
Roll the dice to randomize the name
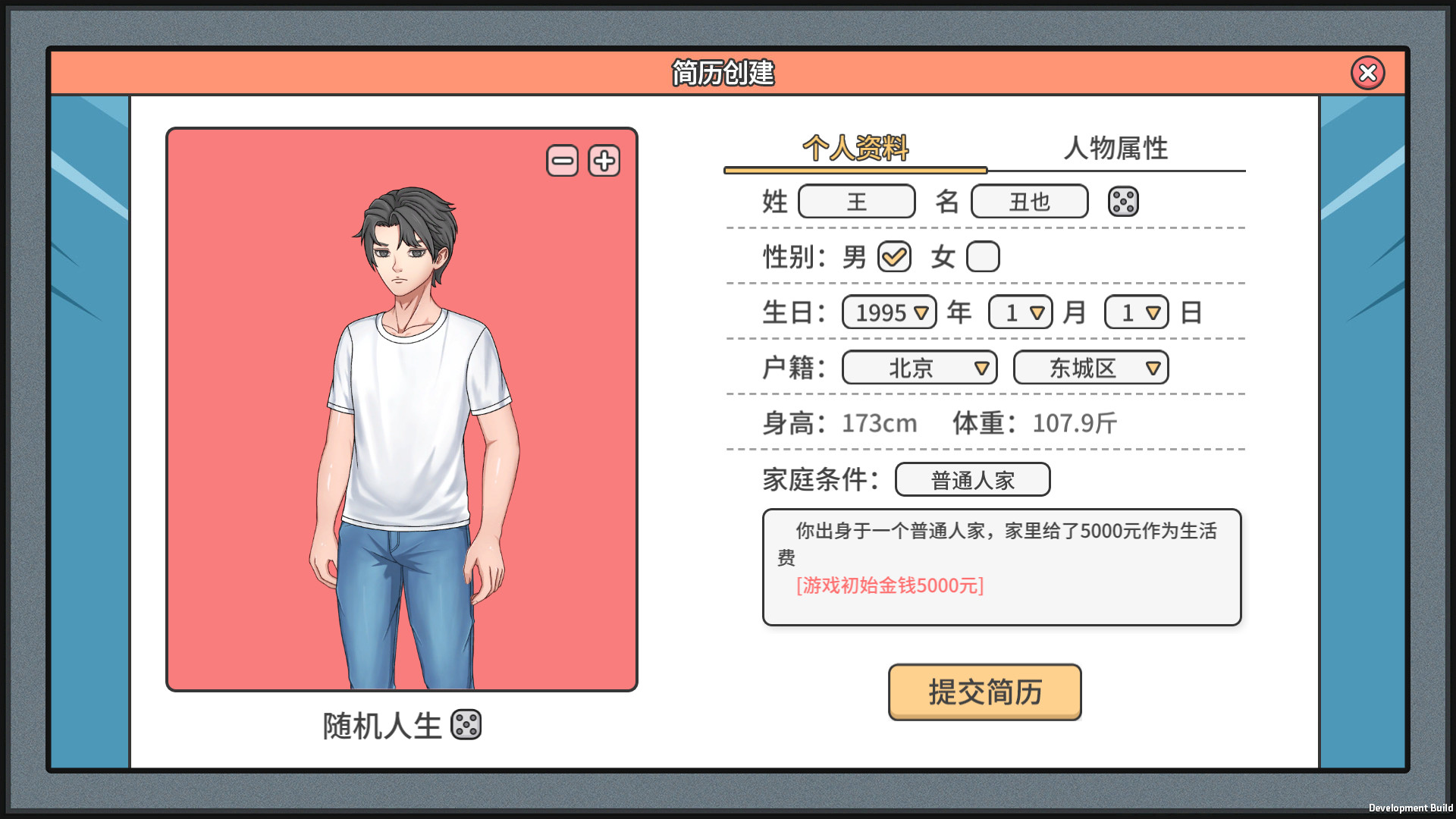tap(1123, 201)
